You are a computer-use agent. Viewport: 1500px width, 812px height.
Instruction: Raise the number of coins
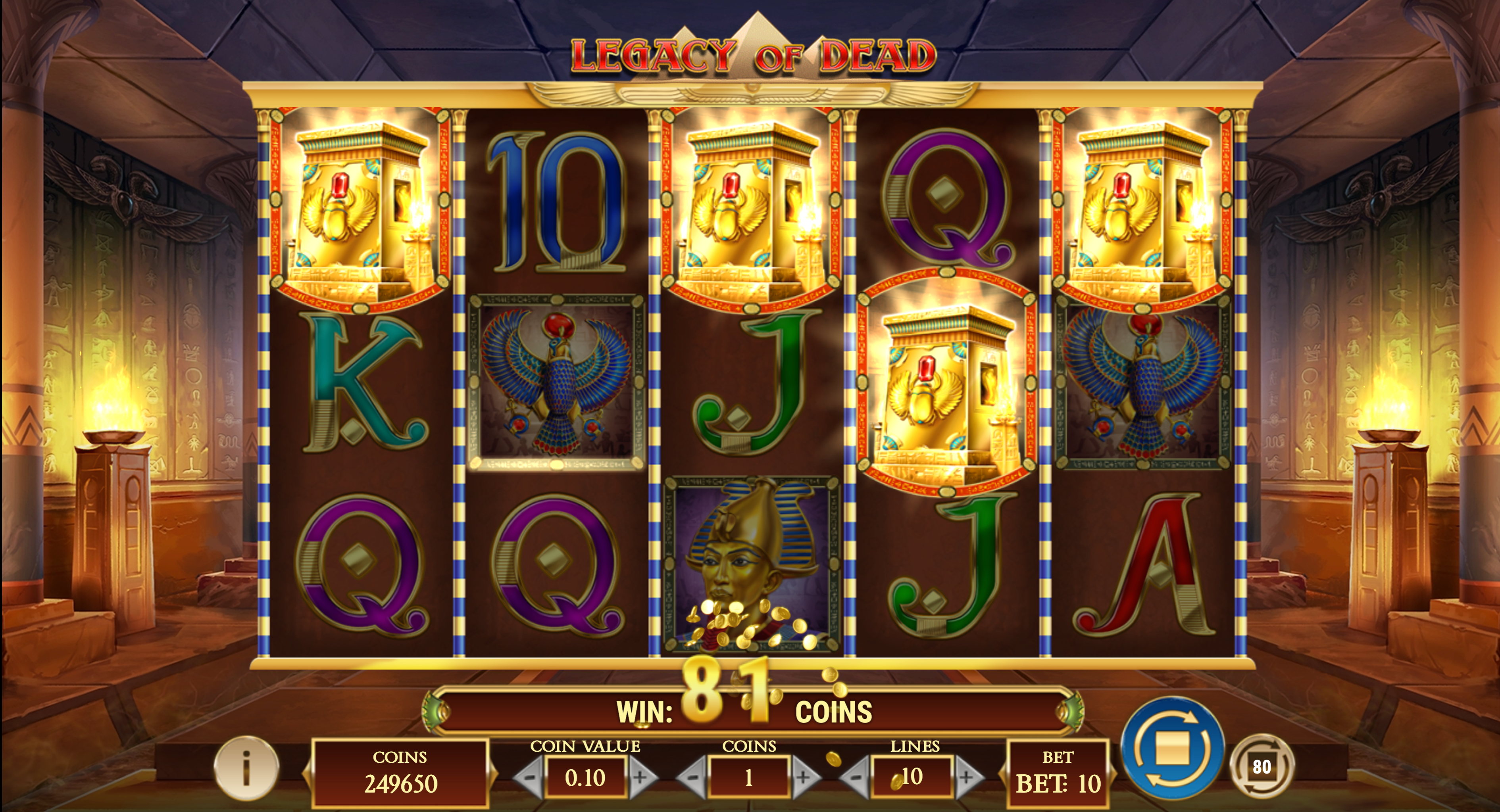pos(804,777)
